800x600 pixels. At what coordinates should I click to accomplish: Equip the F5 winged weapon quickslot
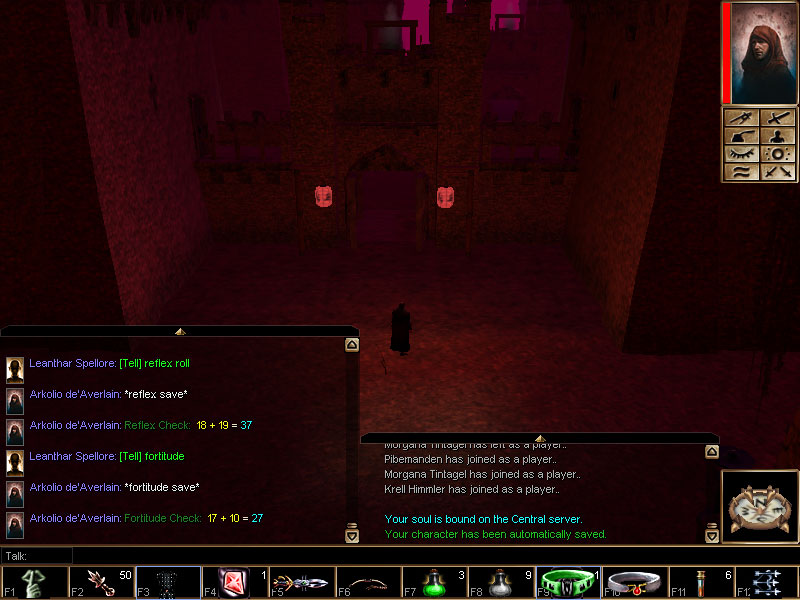point(302,582)
